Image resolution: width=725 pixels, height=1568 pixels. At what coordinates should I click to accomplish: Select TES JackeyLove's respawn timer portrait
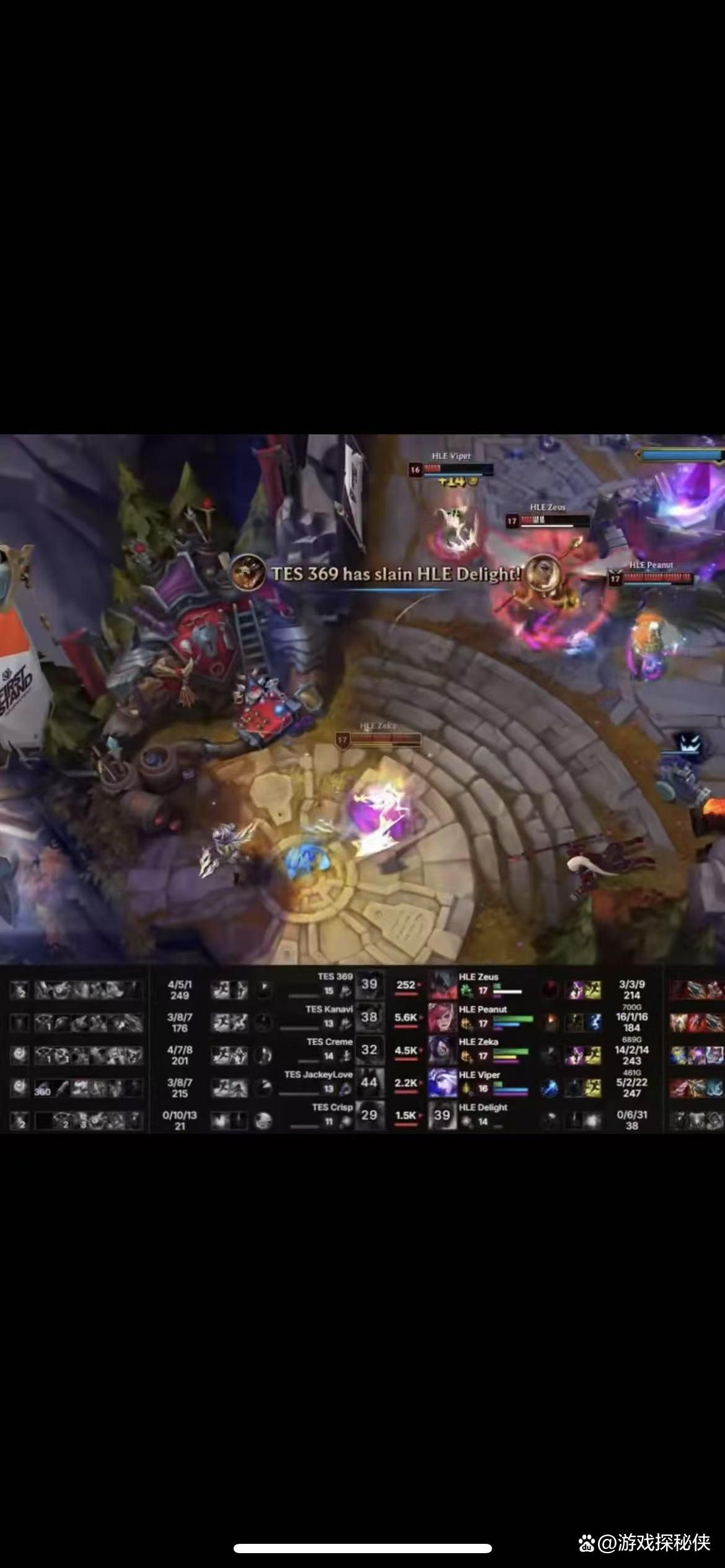pyautogui.click(x=369, y=1083)
